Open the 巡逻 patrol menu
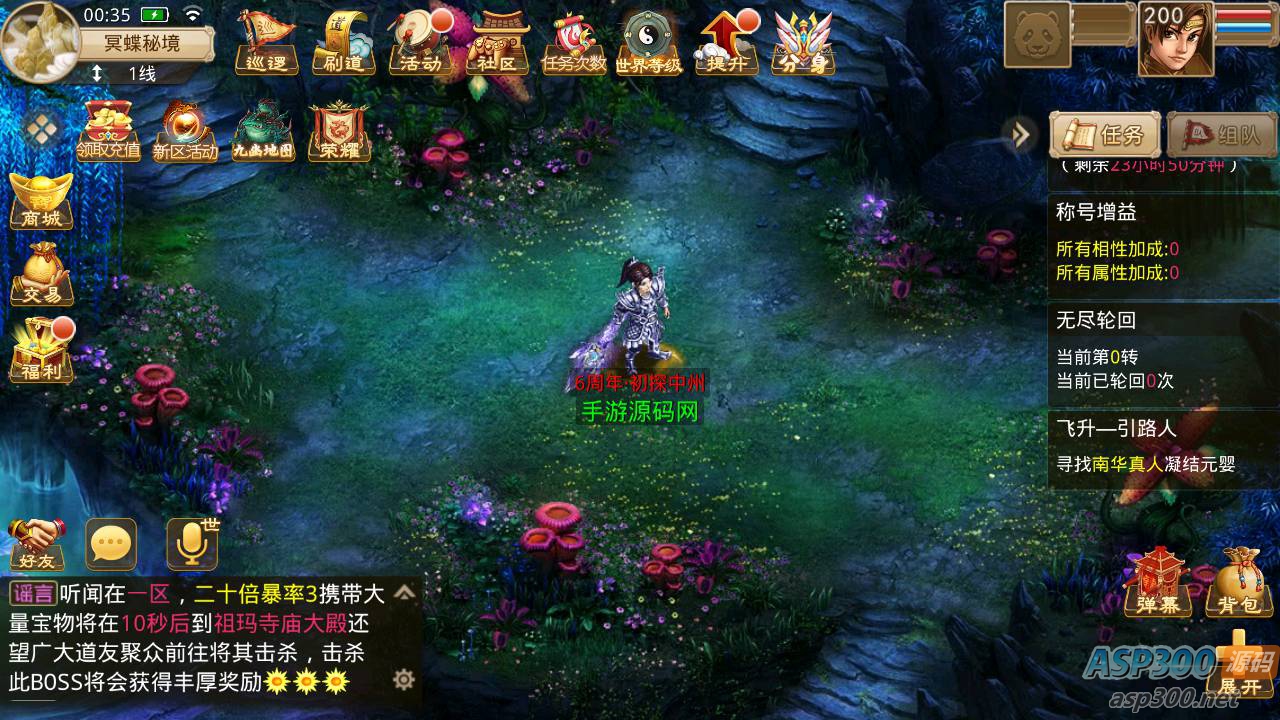The width and height of the screenshot is (1280, 720). [265, 43]
